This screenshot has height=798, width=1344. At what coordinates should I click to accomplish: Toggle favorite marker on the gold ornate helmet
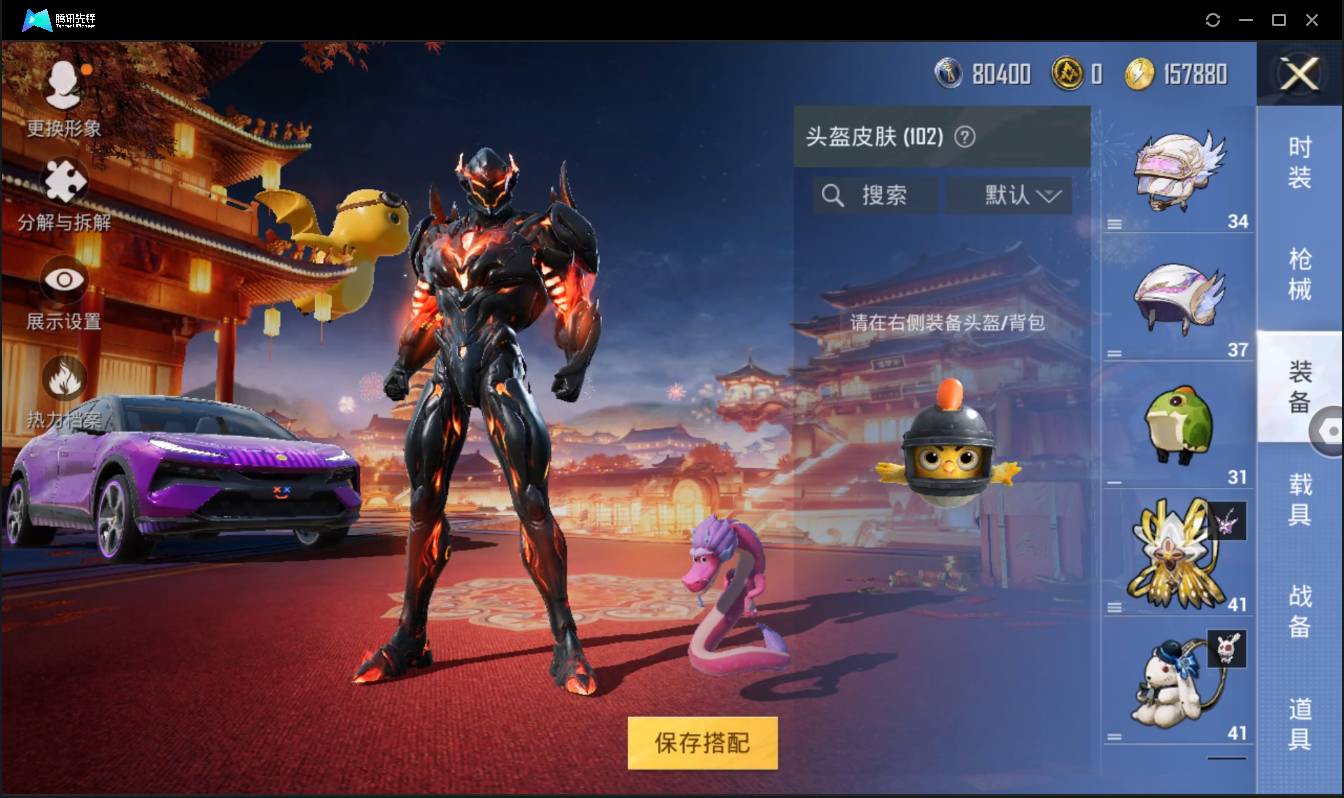click(x=1227, y=521)
